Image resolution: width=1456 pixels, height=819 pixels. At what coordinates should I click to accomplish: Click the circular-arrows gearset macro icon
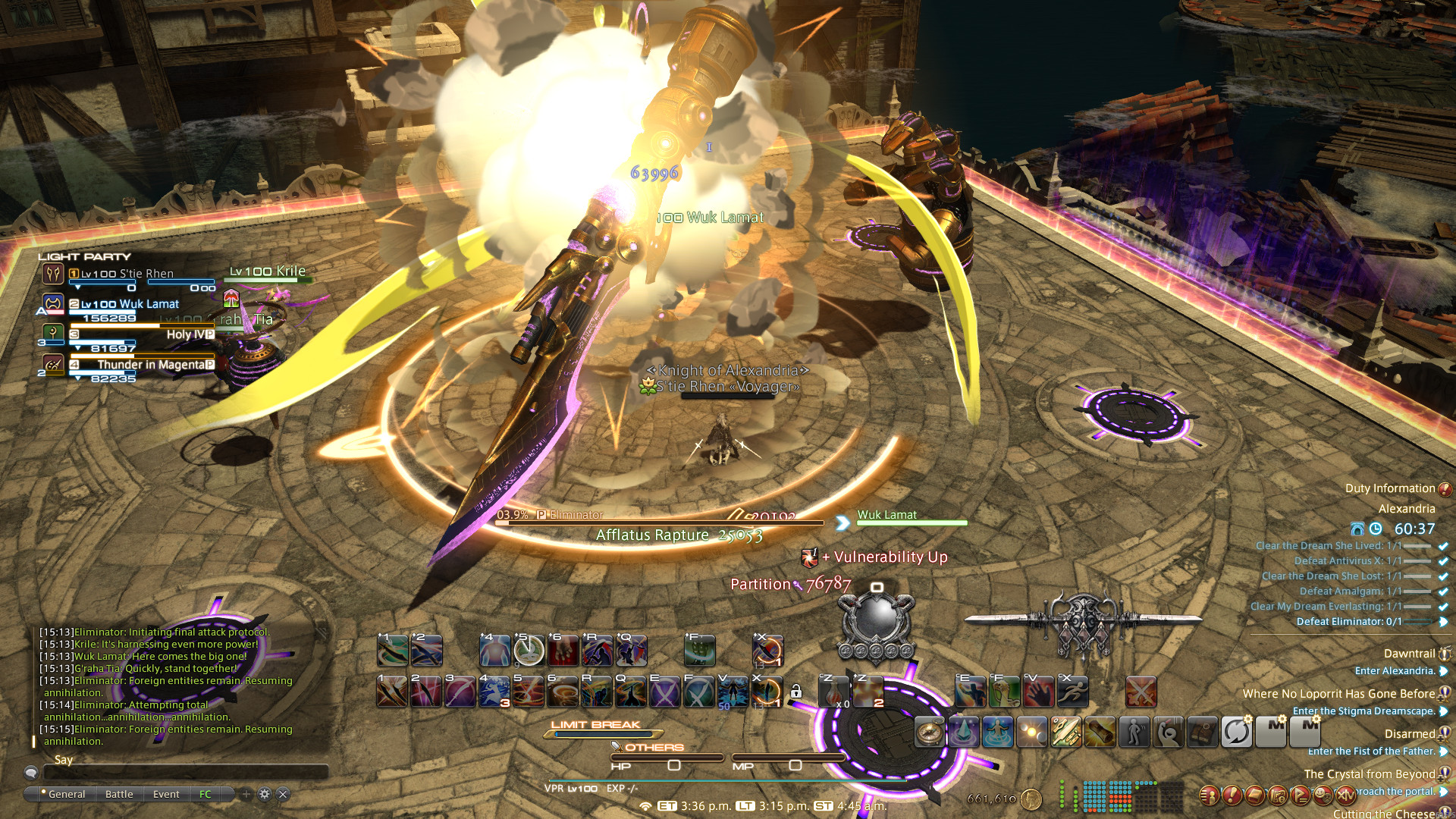pos(1236,733)
